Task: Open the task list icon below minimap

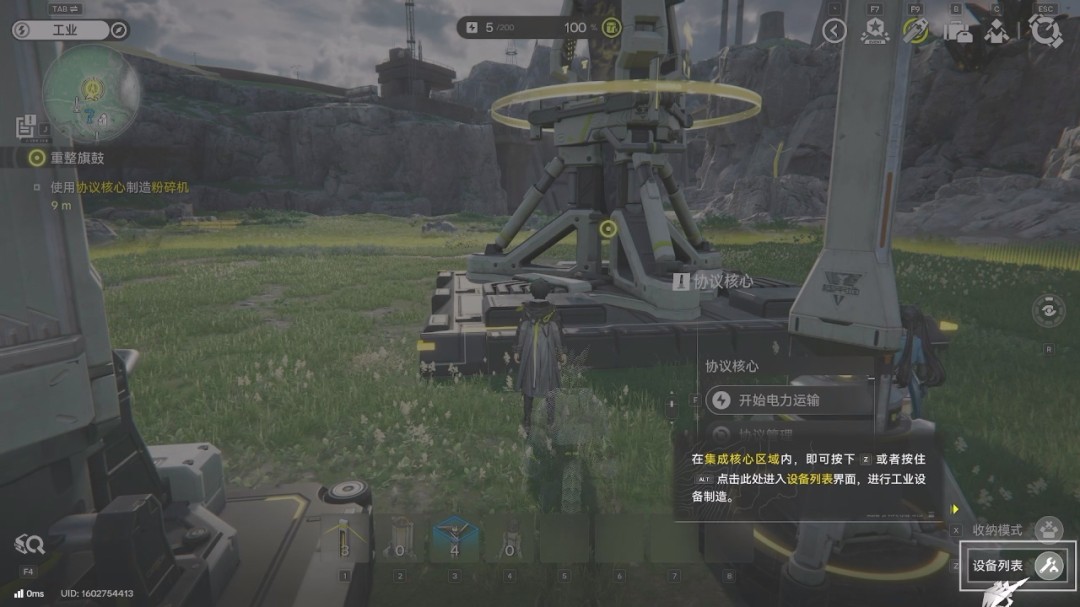Action: (x=26, y=127)
